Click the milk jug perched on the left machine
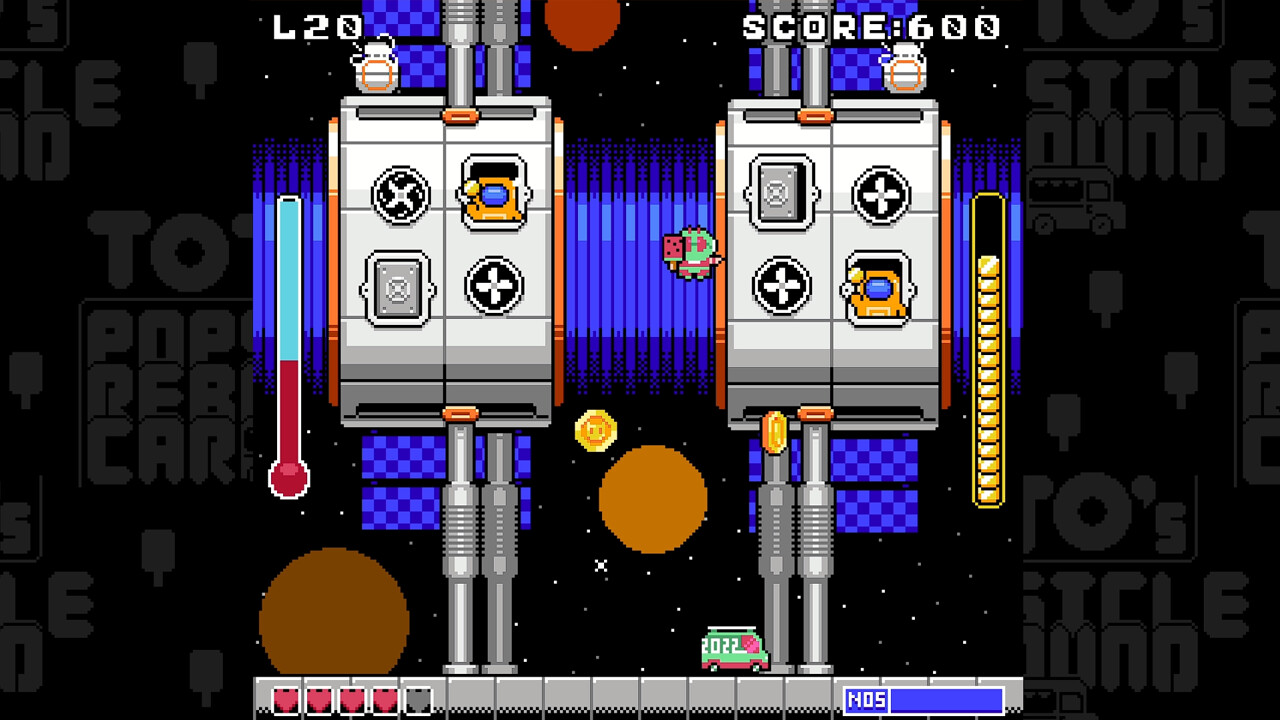This screenshot has height=720, width=1280. click(378, 65)
